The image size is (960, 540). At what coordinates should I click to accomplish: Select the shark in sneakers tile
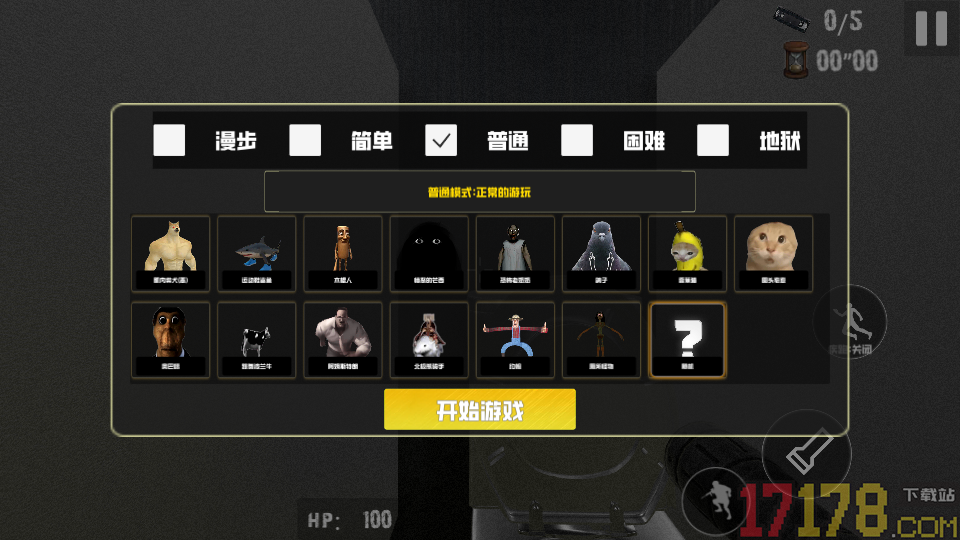pyautogui.click(x=257, y=253)
